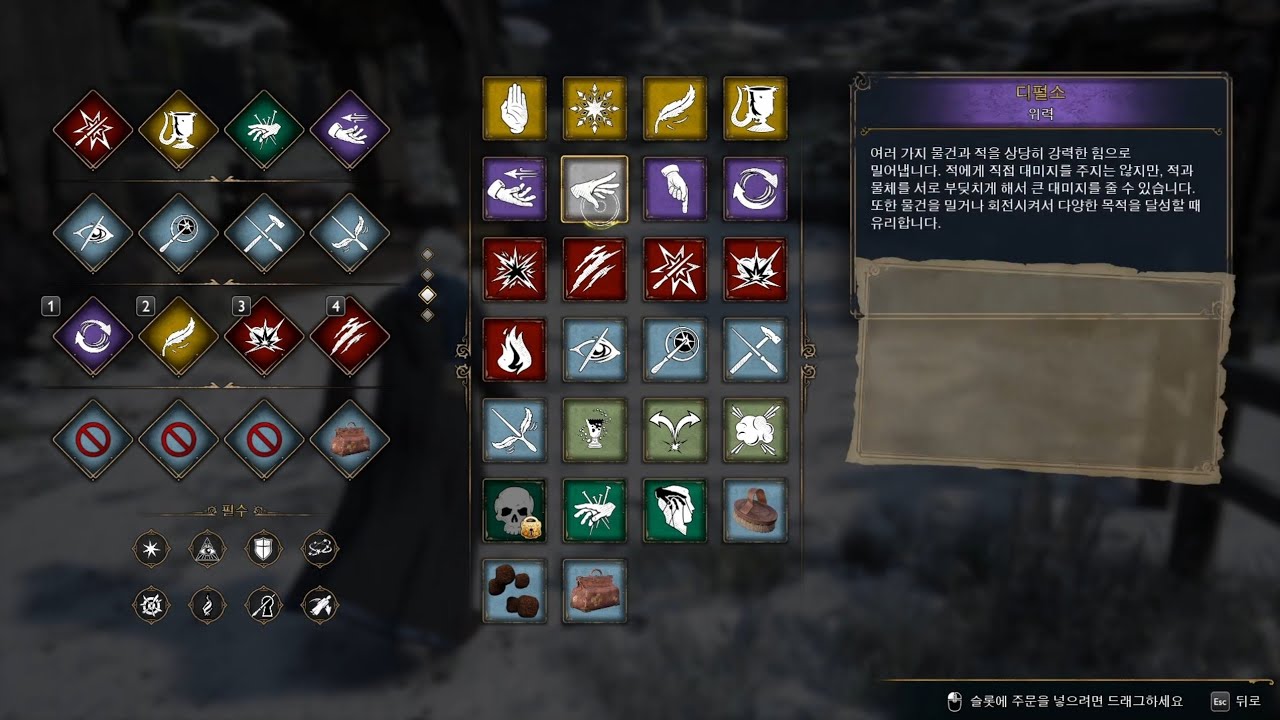Viewport: 1280px width, 720px height.
Task: Select the Arresto Momentum raised-hand spell
Action: pyautogui.click(x=515, y=109)
